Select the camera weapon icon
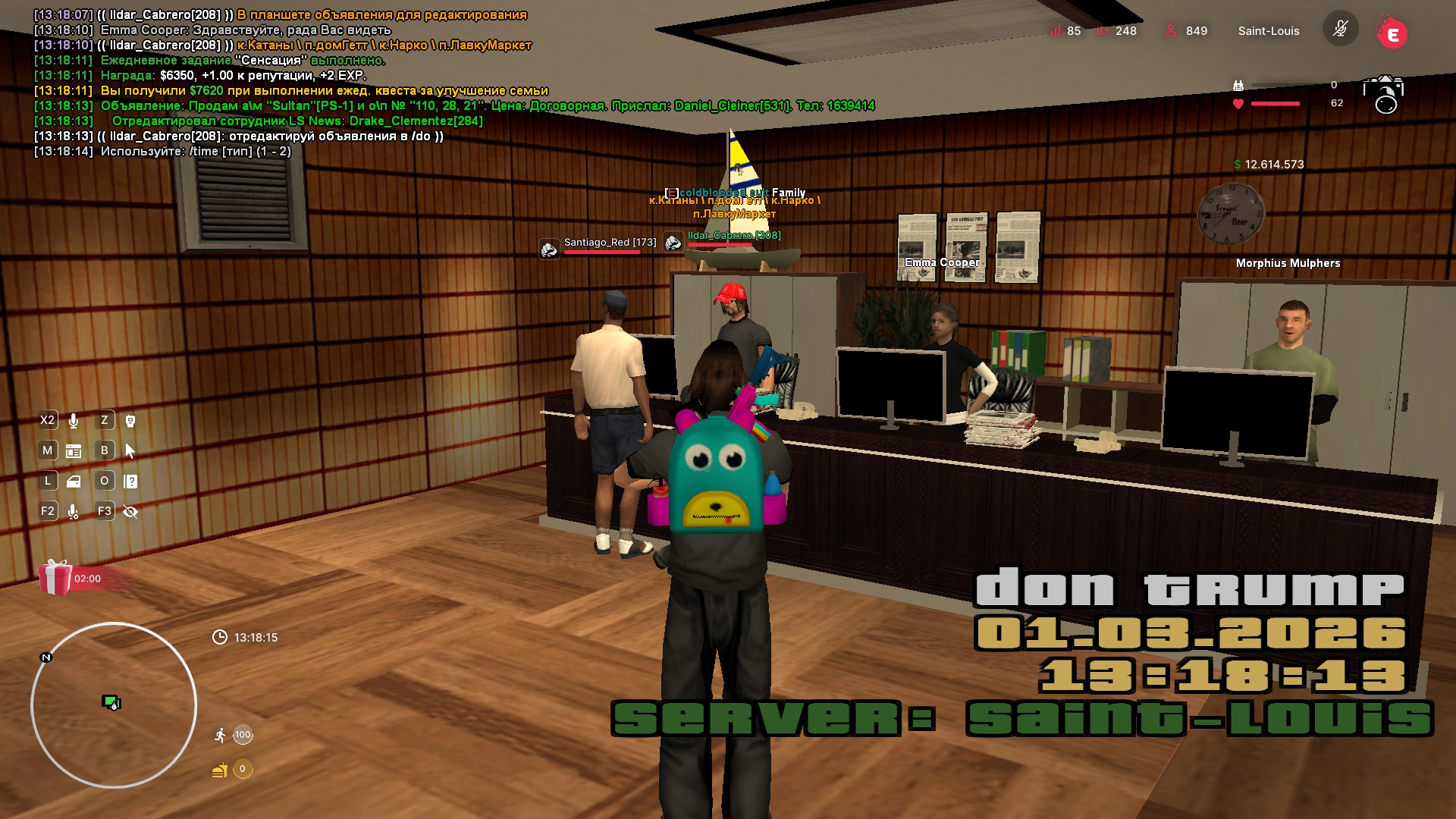Image resolution: width=1456 pixels, height=819 pixels. pyautogui.click(x=1383, y=94)
